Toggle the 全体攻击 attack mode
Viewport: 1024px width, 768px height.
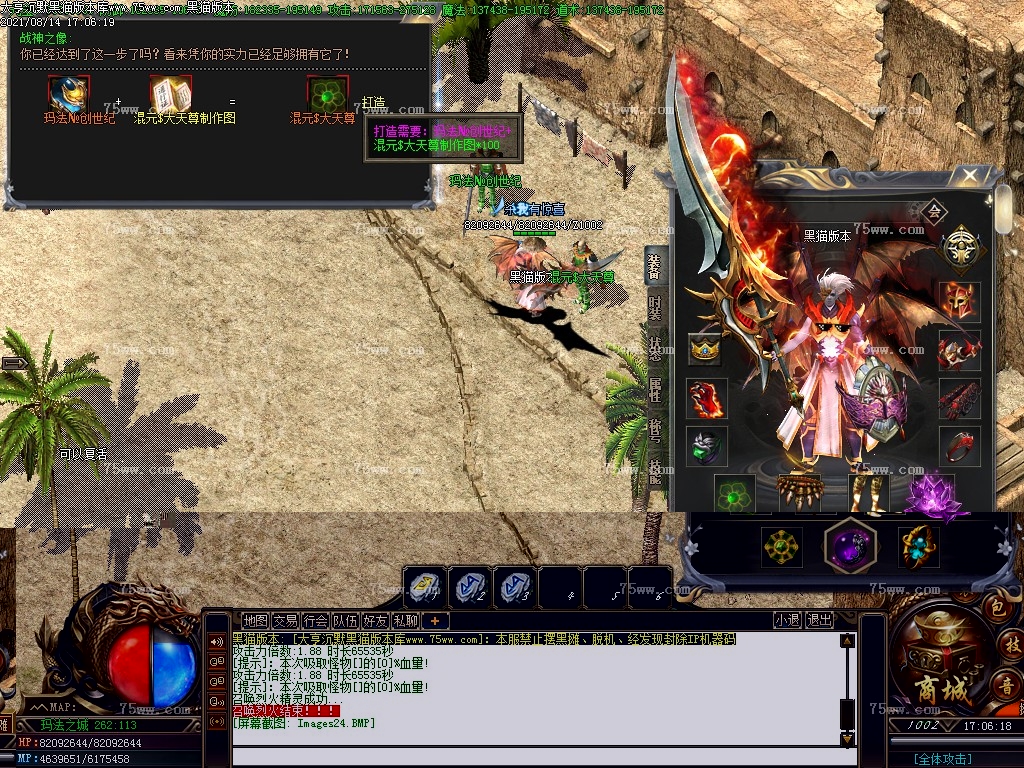[x=943, y=759]
